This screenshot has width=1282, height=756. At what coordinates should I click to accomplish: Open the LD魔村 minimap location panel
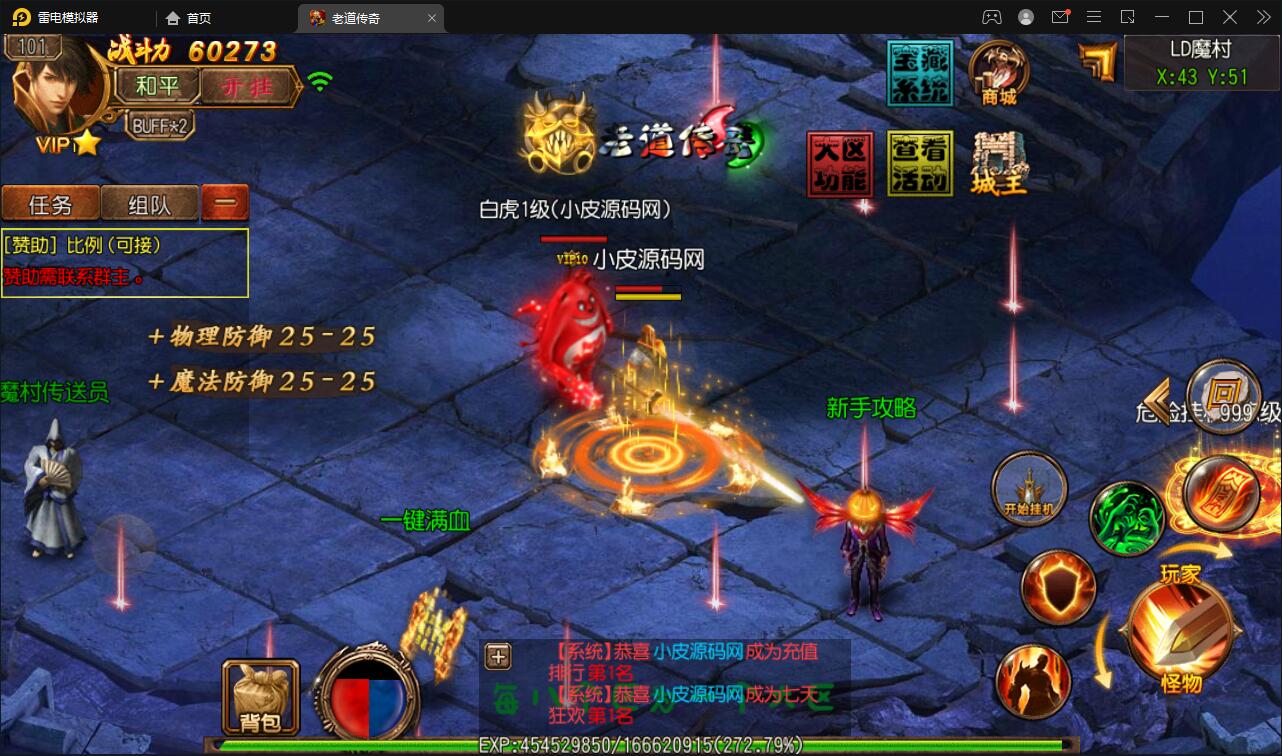click(x=1201, y=63)
